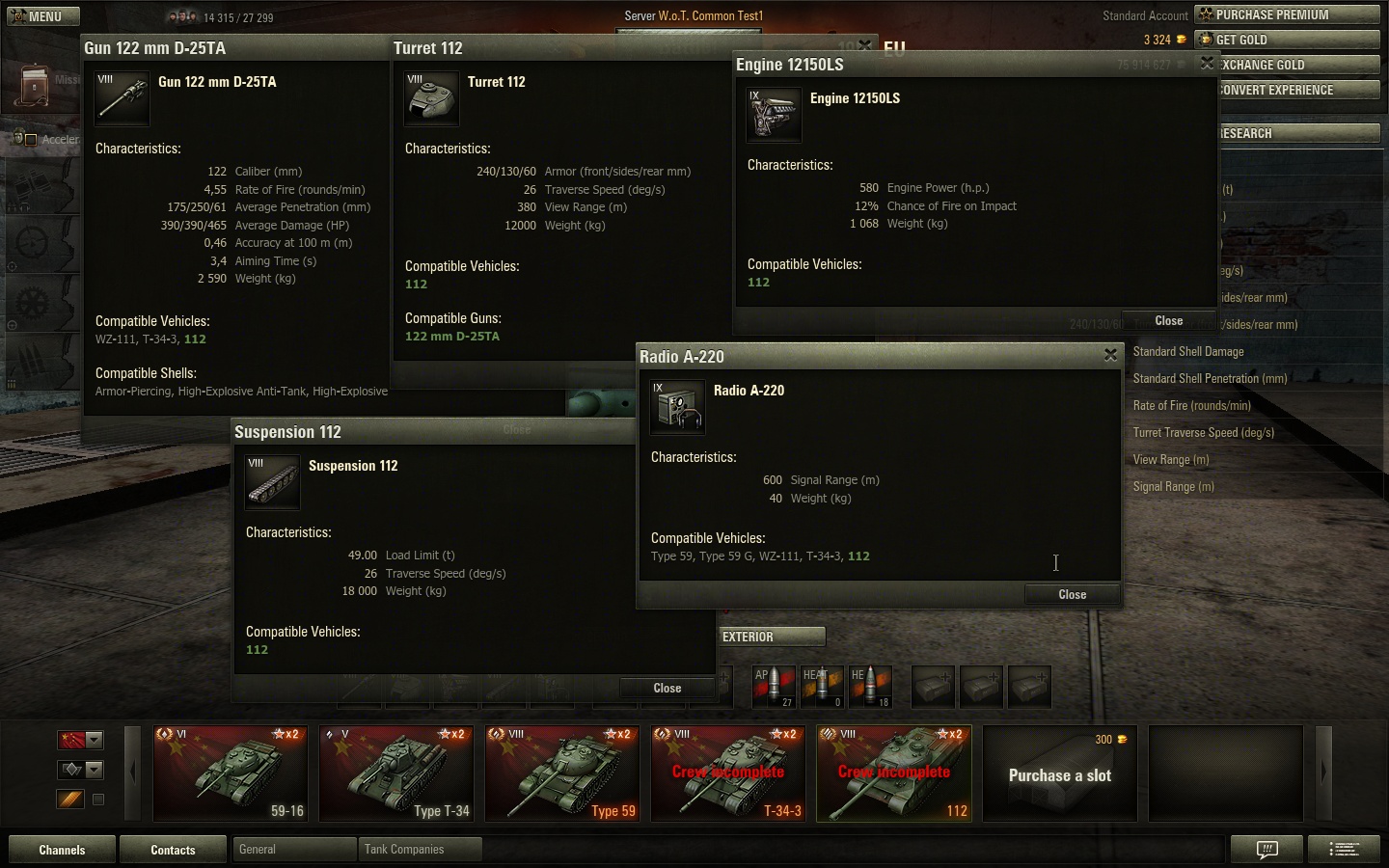This screenshot has height=868, width=1389.
Task: Open the Channels chat button
Action: tap(62, 850)
